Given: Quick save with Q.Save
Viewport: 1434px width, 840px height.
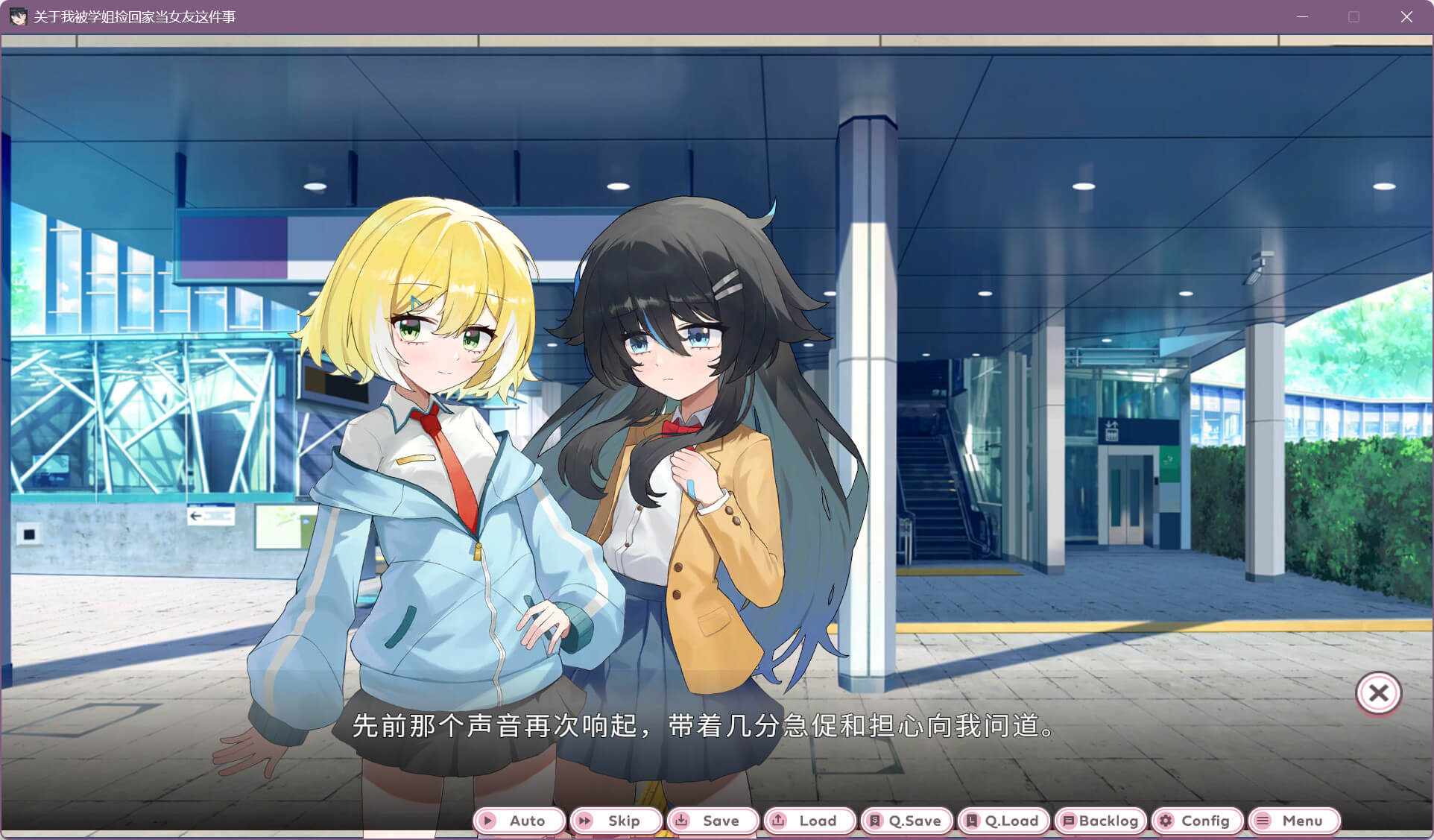Looking at the screenshot, I should point(906,821).
